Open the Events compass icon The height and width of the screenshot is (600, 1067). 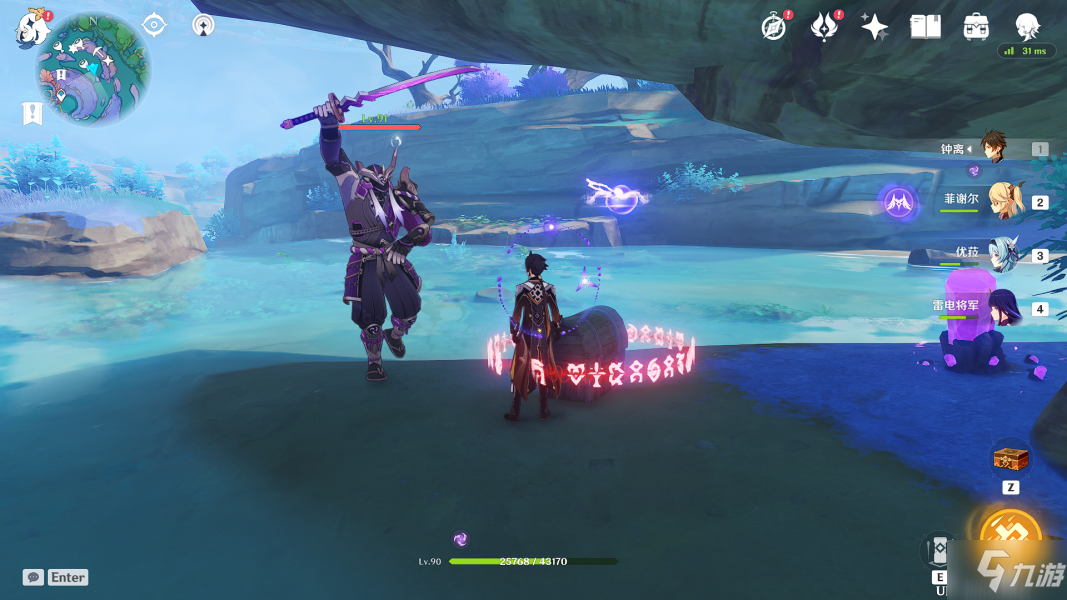coord(773,27)
